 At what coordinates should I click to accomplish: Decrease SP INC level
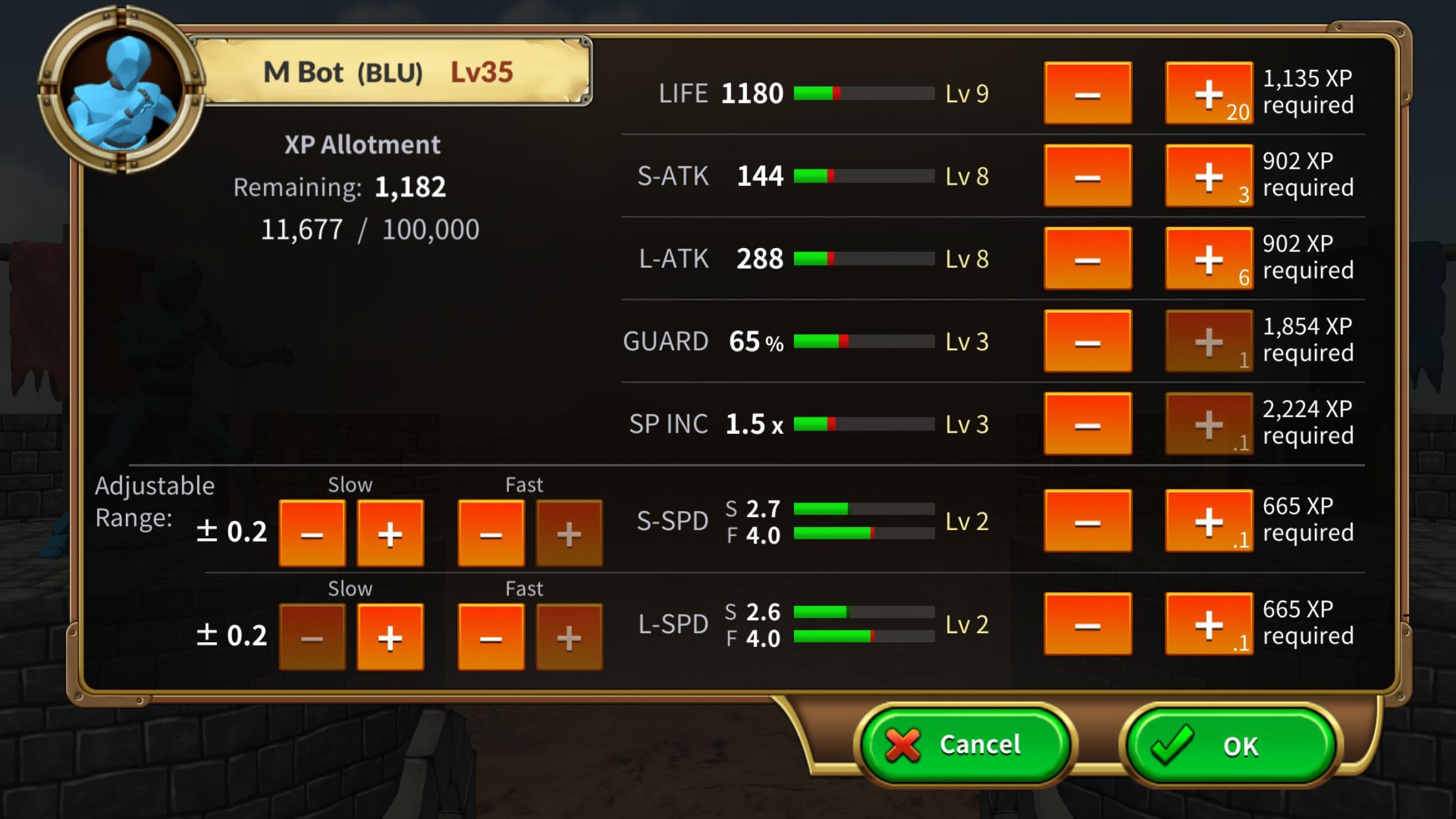pos(1087,424)
